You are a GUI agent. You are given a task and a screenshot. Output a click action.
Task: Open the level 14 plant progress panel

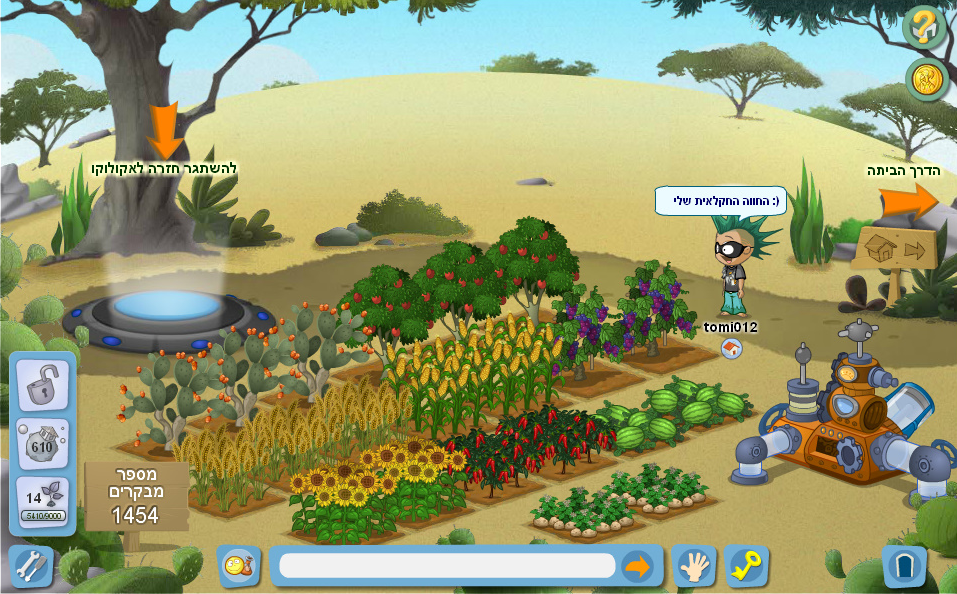pyautogui.click(x=42, y=503)
